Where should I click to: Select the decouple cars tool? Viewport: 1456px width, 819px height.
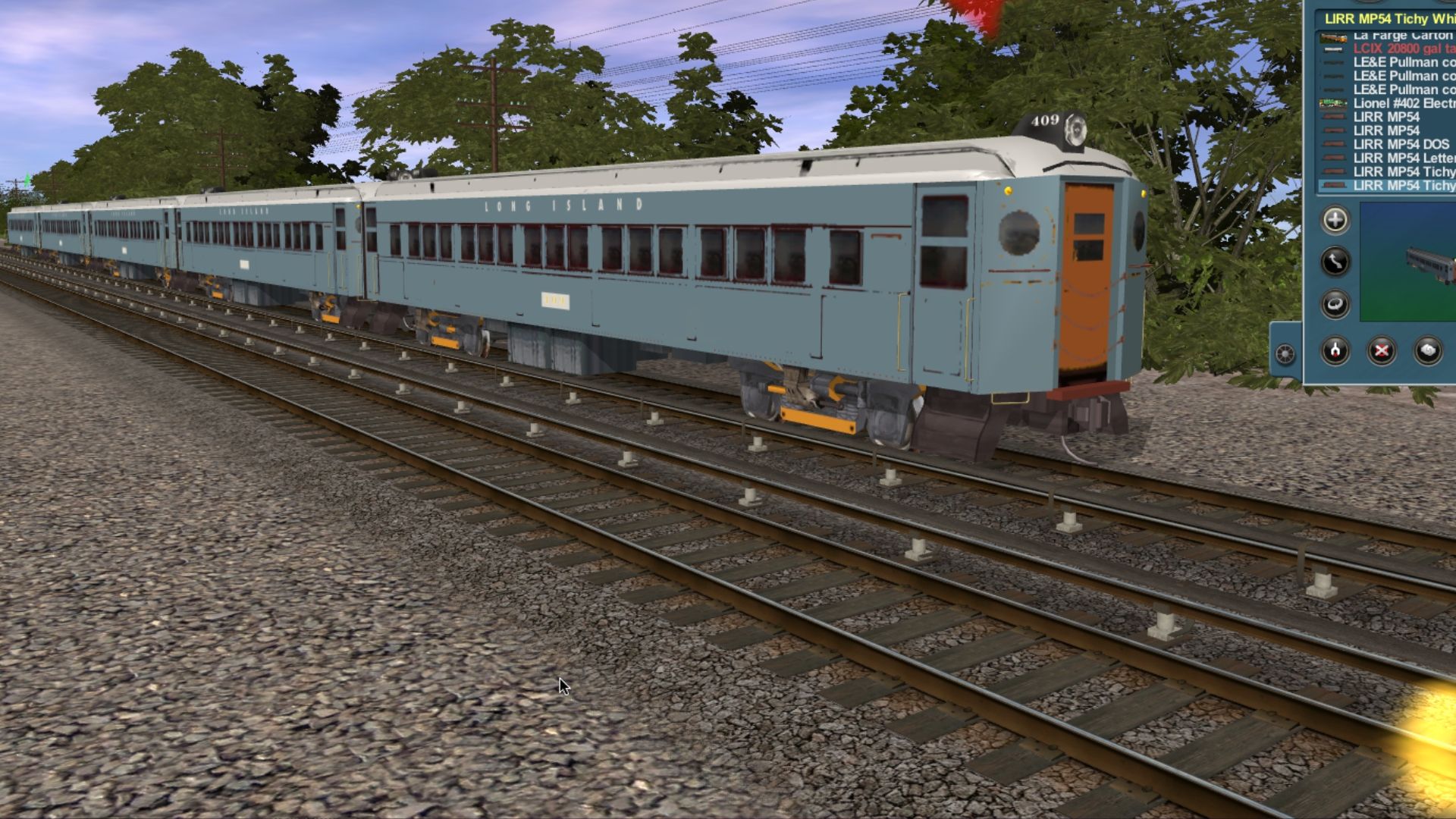(x=1335, y=351)
